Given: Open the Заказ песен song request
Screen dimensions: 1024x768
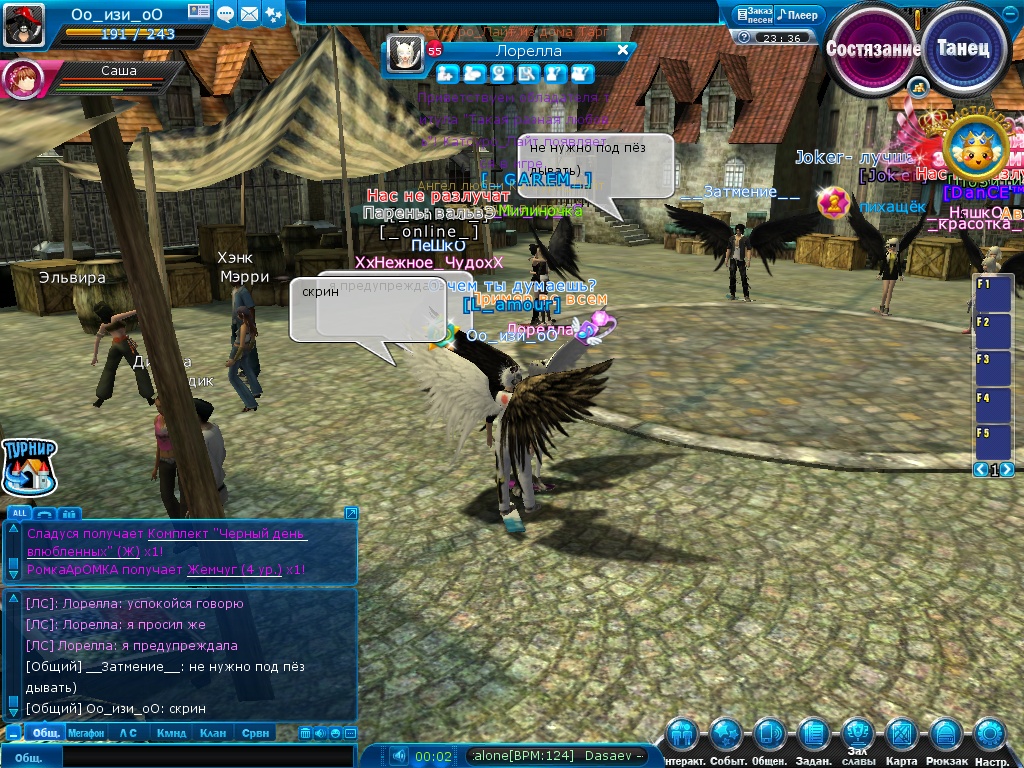Looking at the screenshot, I should (x=752, y=15).
